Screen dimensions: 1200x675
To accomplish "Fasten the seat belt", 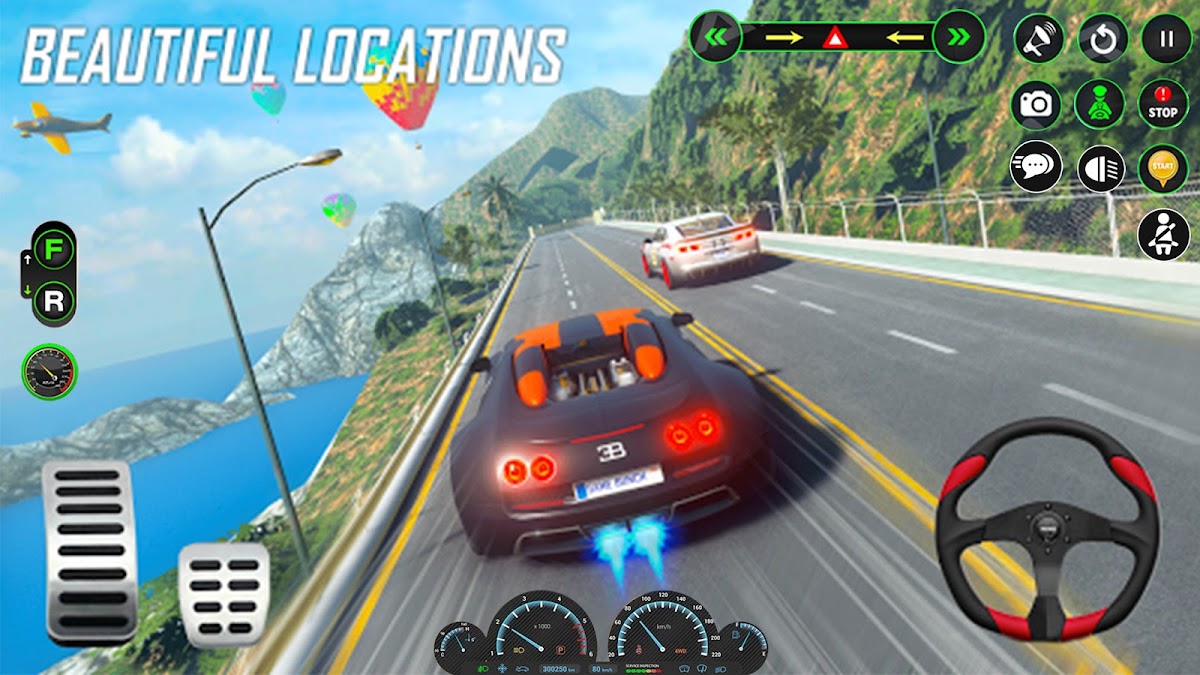I will tap(1163, 234).
